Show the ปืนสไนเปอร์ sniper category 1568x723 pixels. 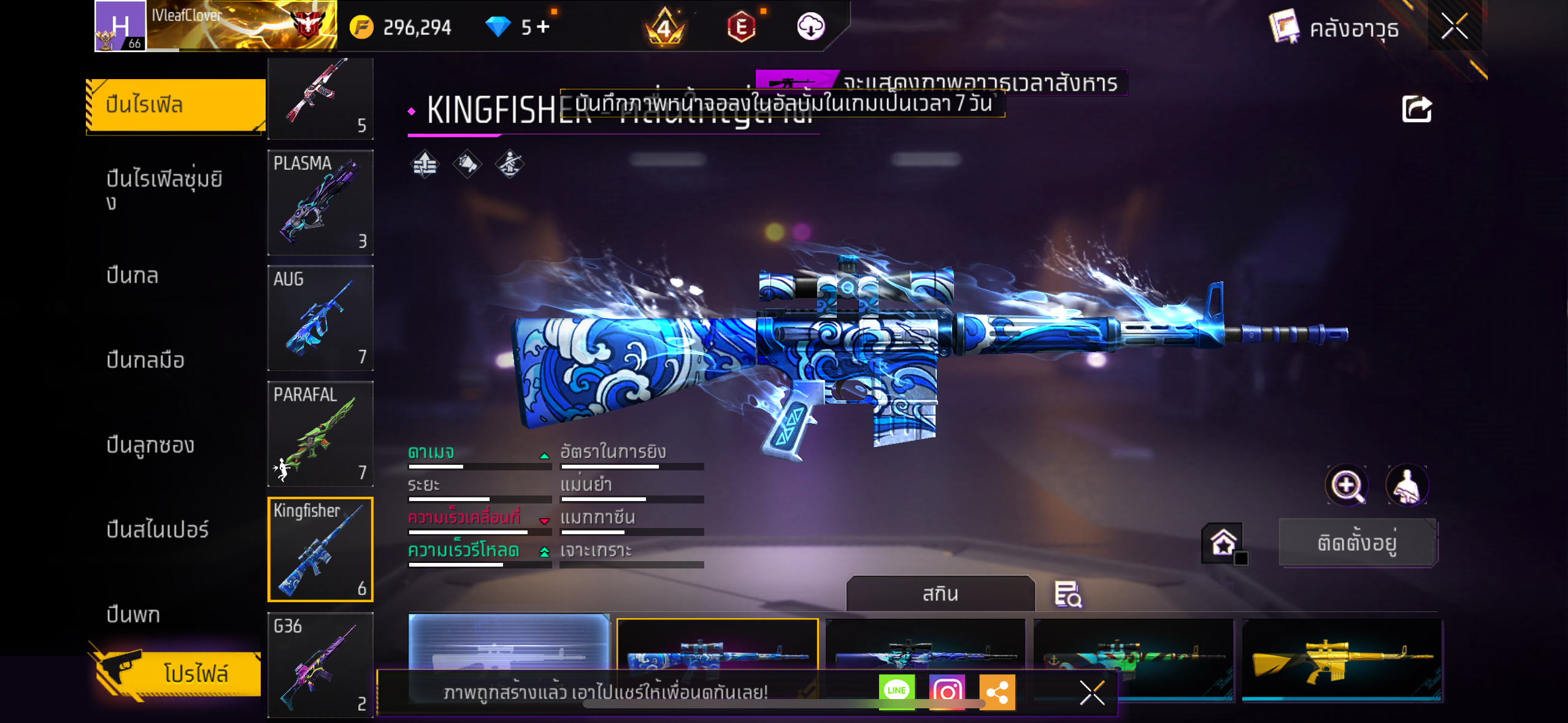[x=158, y=529]
